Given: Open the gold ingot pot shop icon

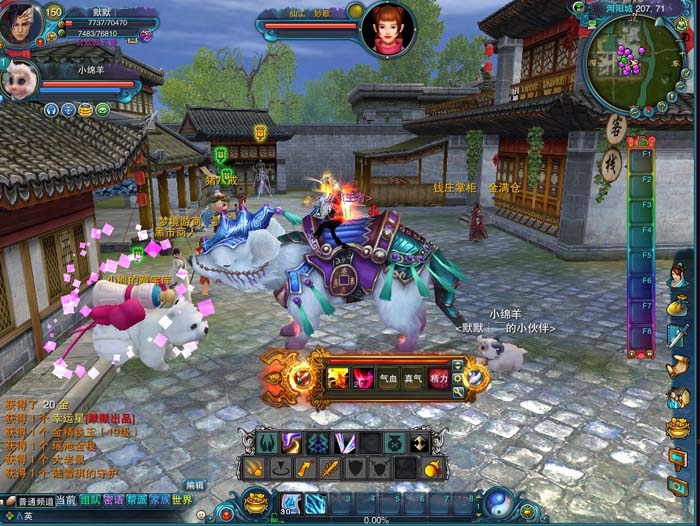Looking at the screenshot, I should (x=678, y=428).
